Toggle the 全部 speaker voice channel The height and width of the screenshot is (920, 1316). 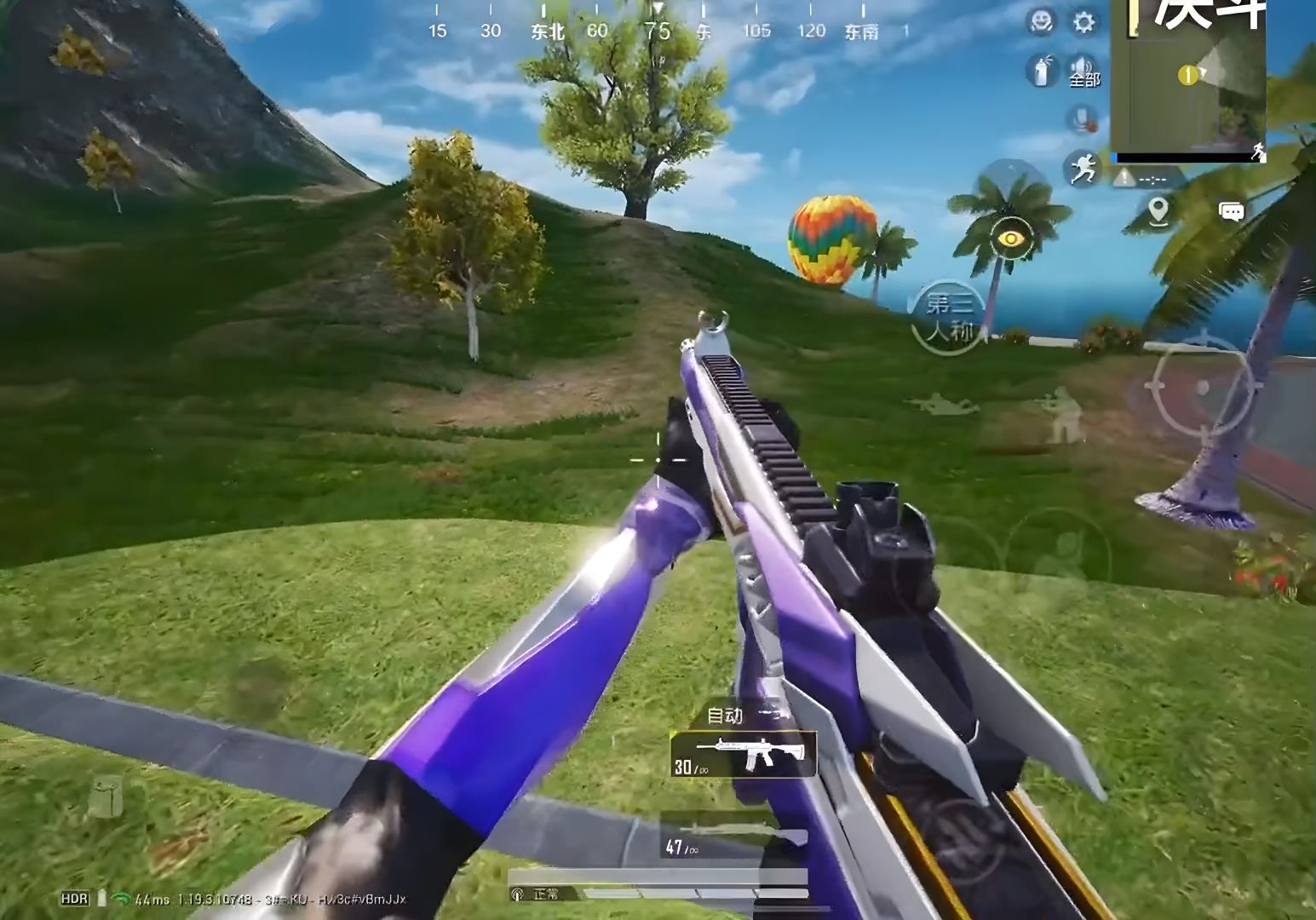pyautogui.click(x=1083, y=72)
